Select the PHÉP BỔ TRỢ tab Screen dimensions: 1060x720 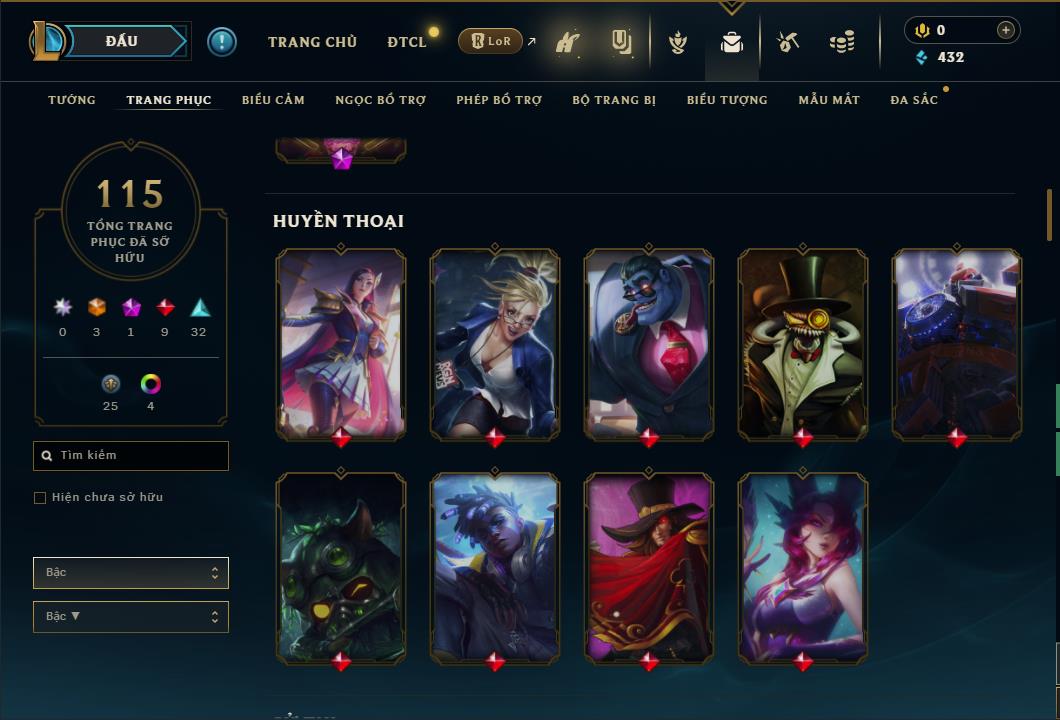[499, 100]
